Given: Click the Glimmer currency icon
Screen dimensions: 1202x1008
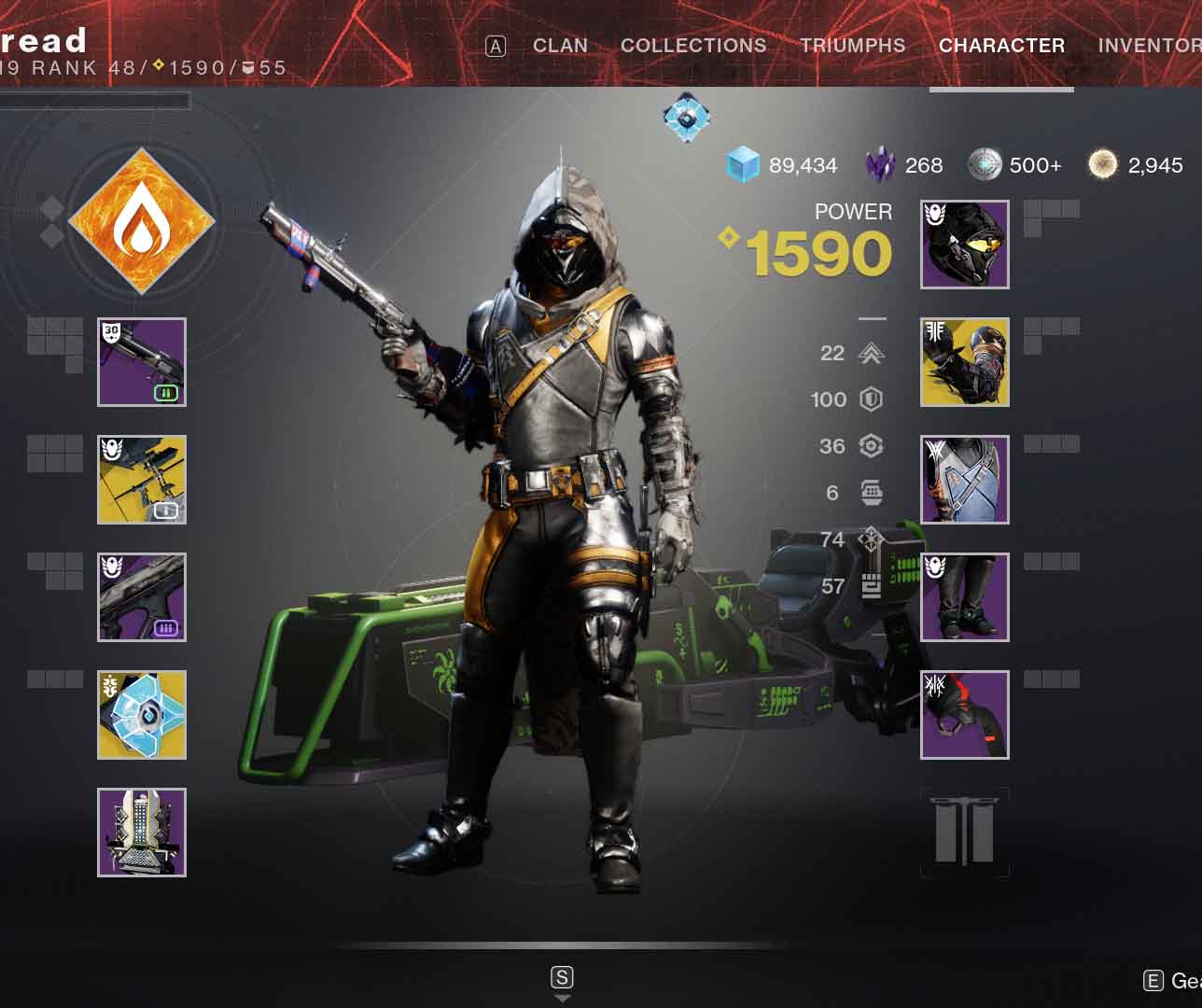Looking at the screenshot, I should click(742, 164).
